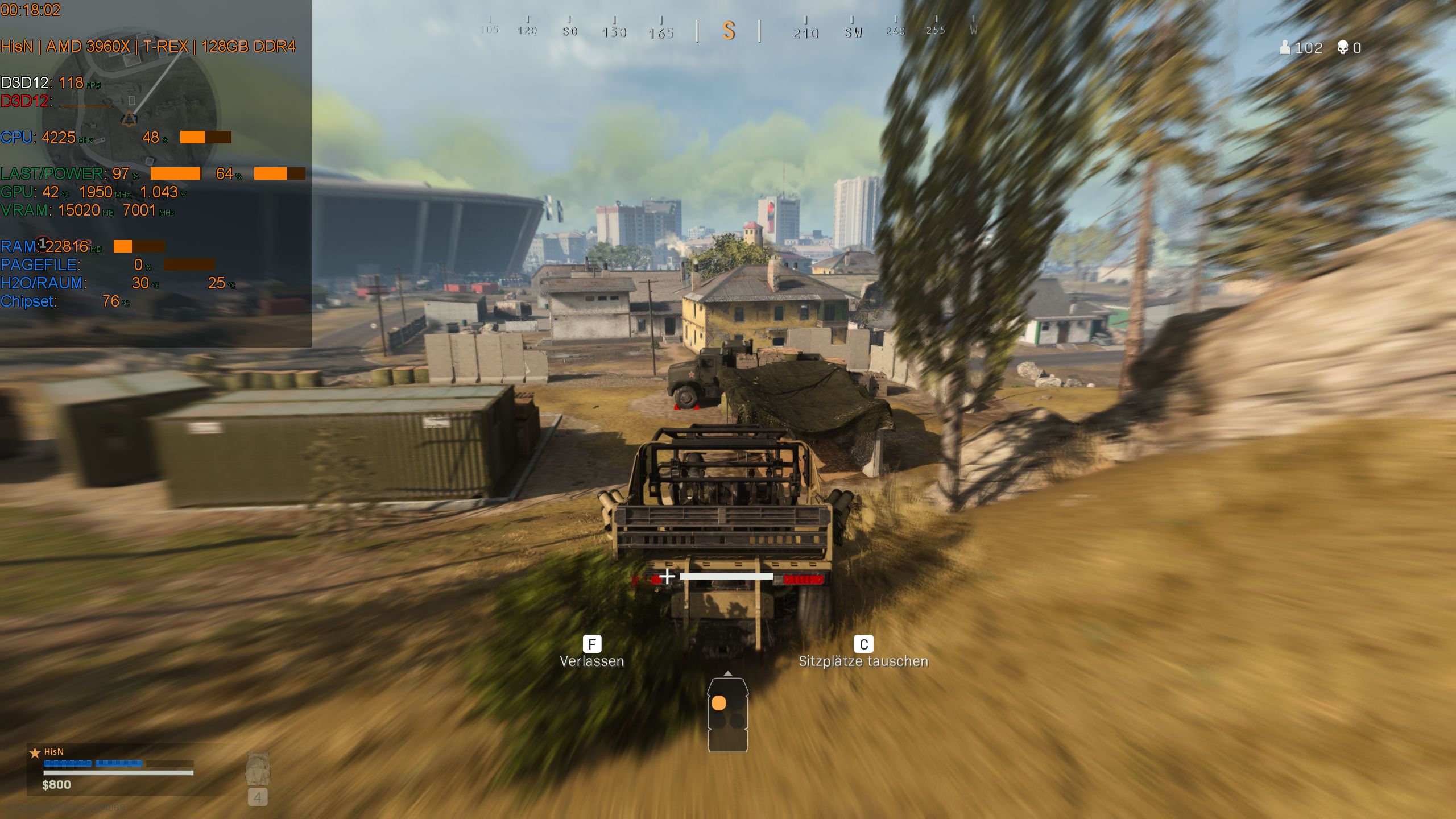Expand the match timer showing 00:18:02
This screenshot has height=819, width=1456.
(x=32, y=10)
